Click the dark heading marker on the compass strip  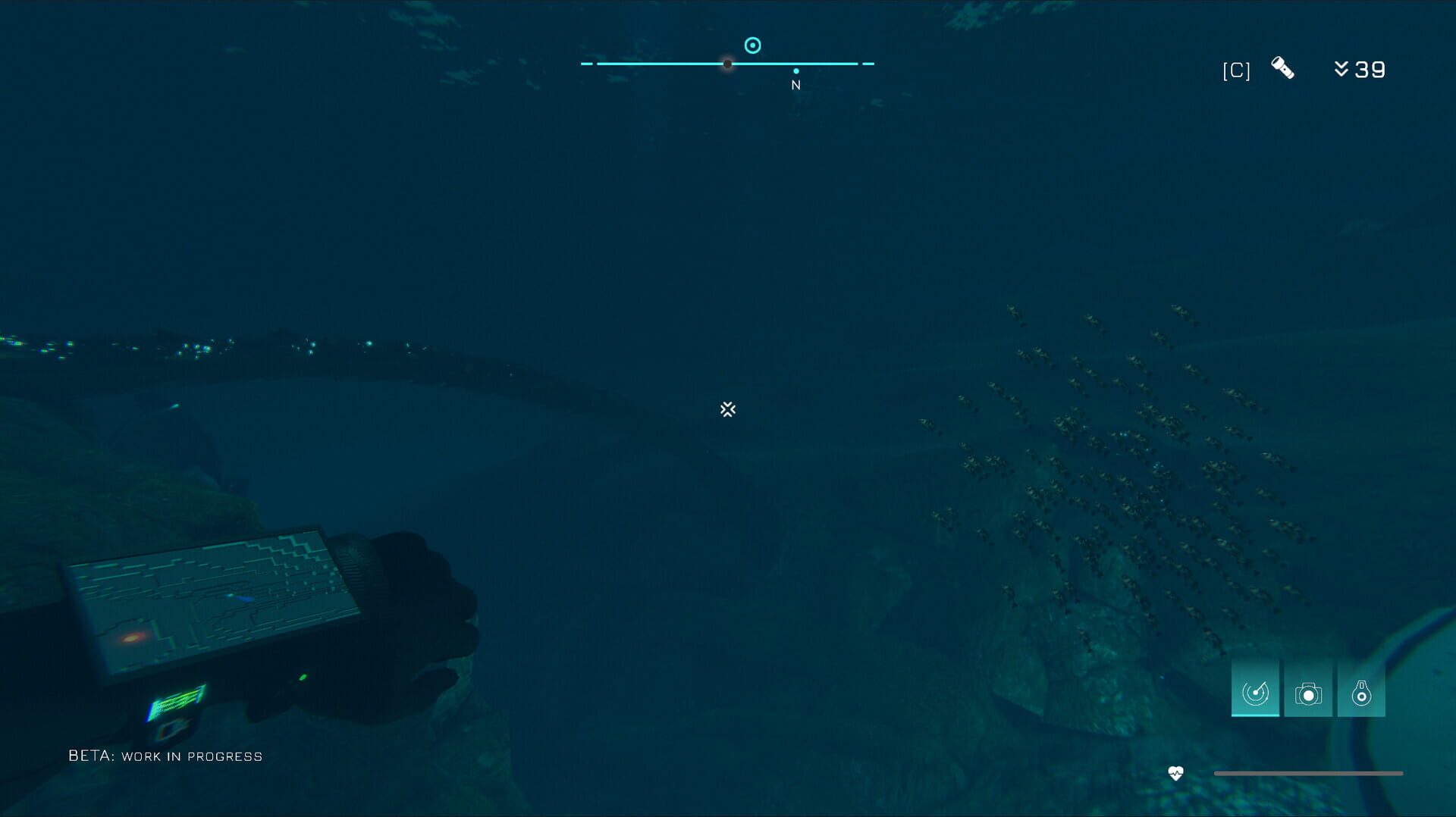(727, 64)
